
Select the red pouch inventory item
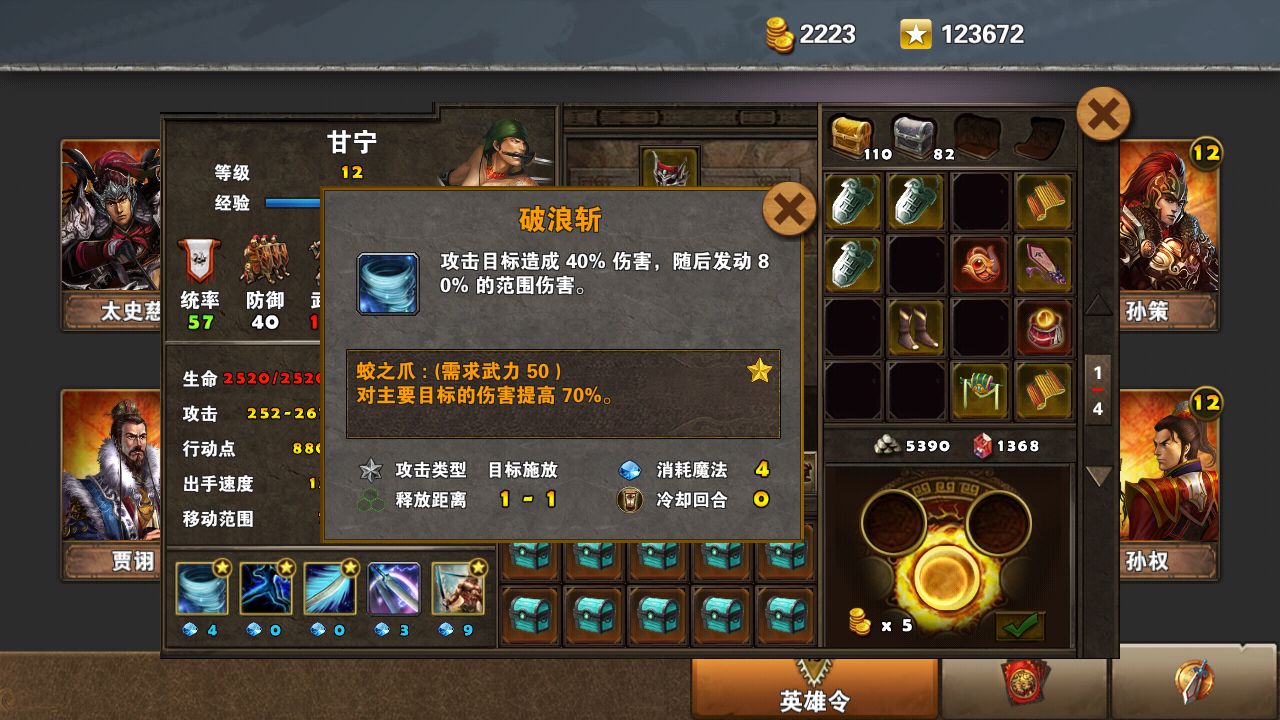tap(1043, 329)
